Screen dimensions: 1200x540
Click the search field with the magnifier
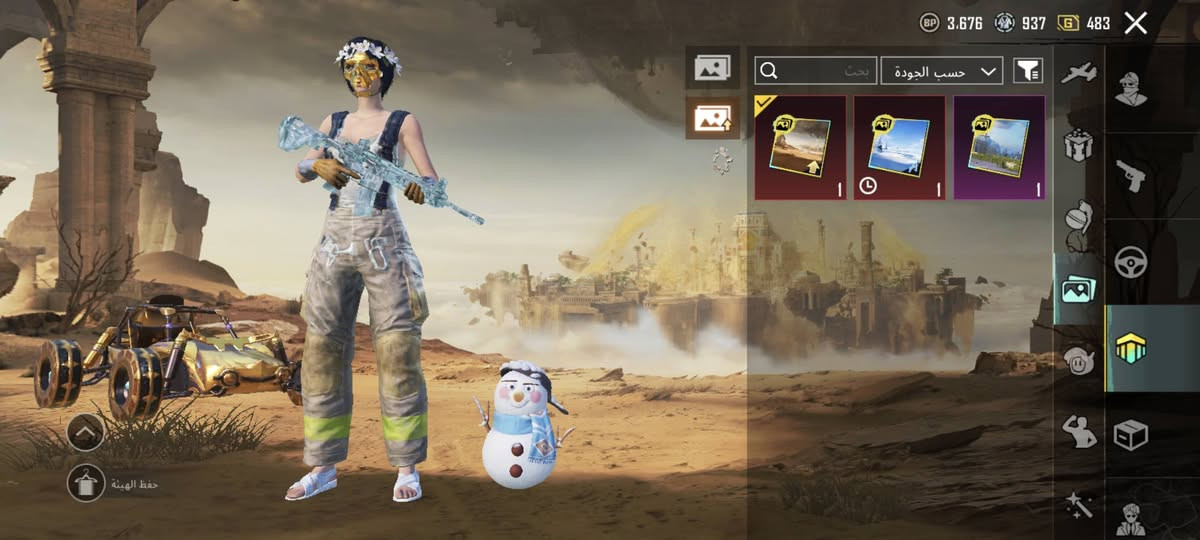(x=817, y=70)
